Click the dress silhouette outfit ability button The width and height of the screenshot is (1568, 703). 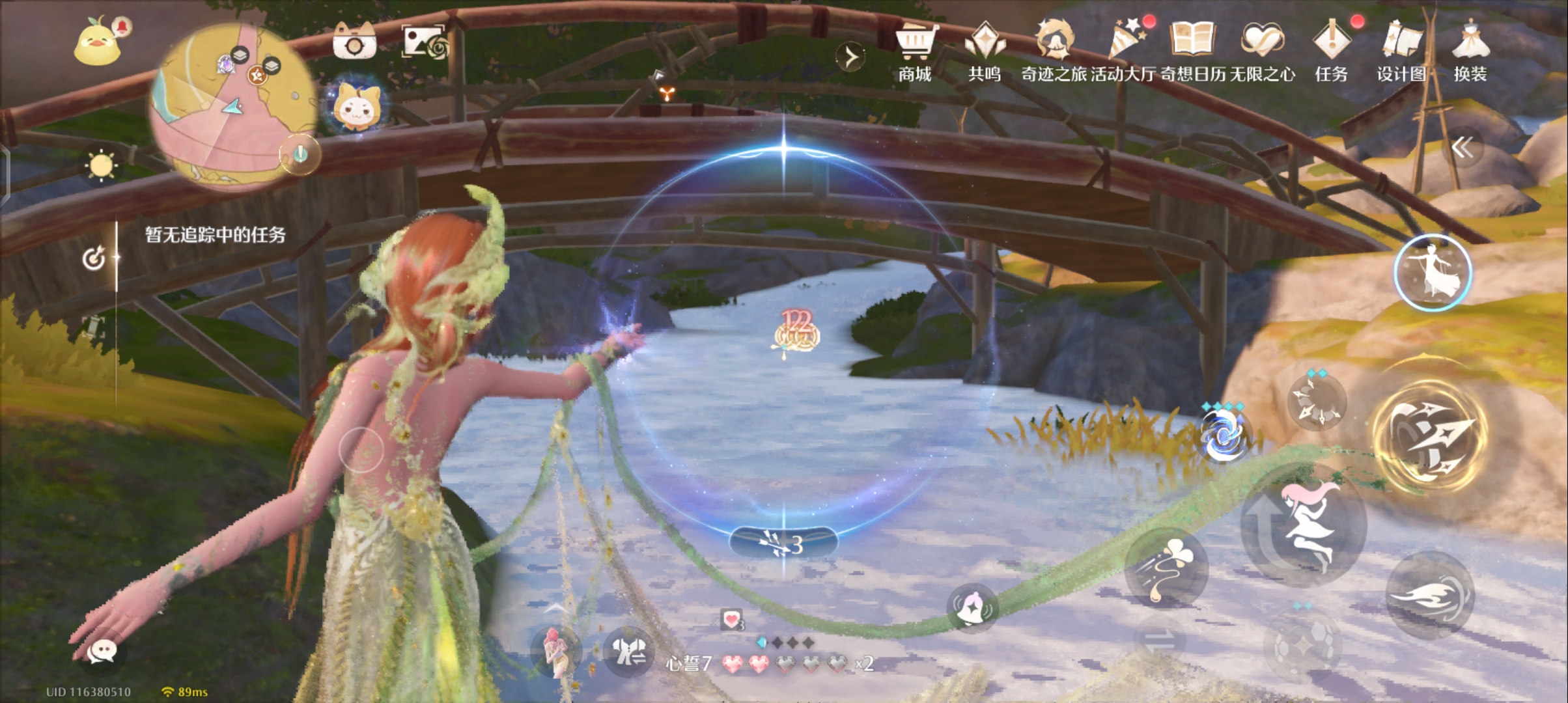point(1432,272)
